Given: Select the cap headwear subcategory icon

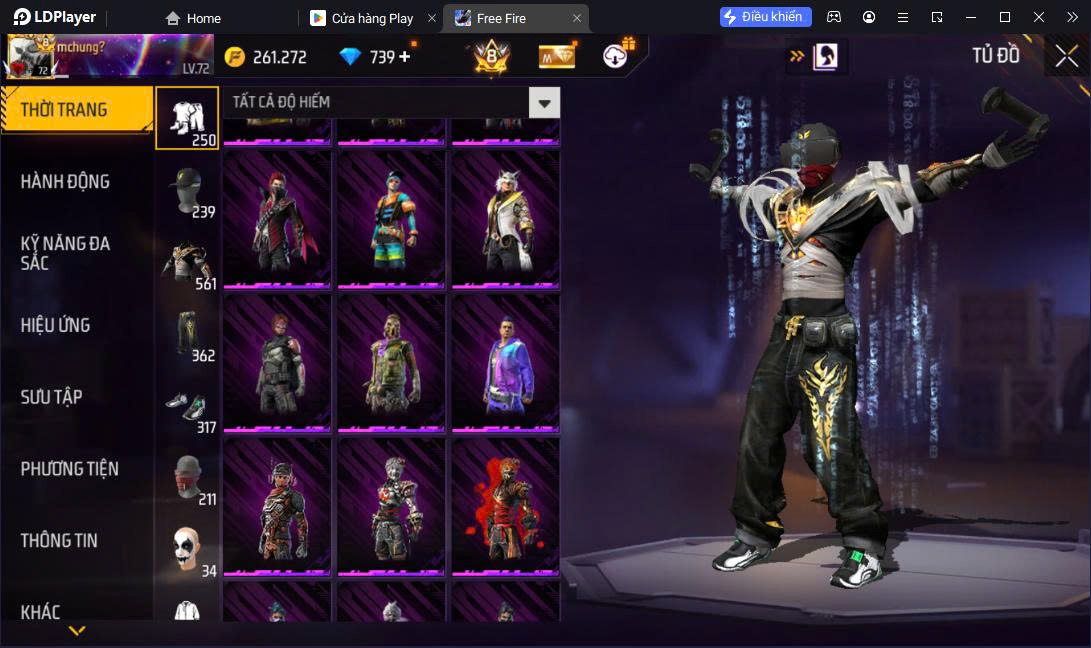Looking at the screenshot, I should pyautogui.click(x=186, y=190).
